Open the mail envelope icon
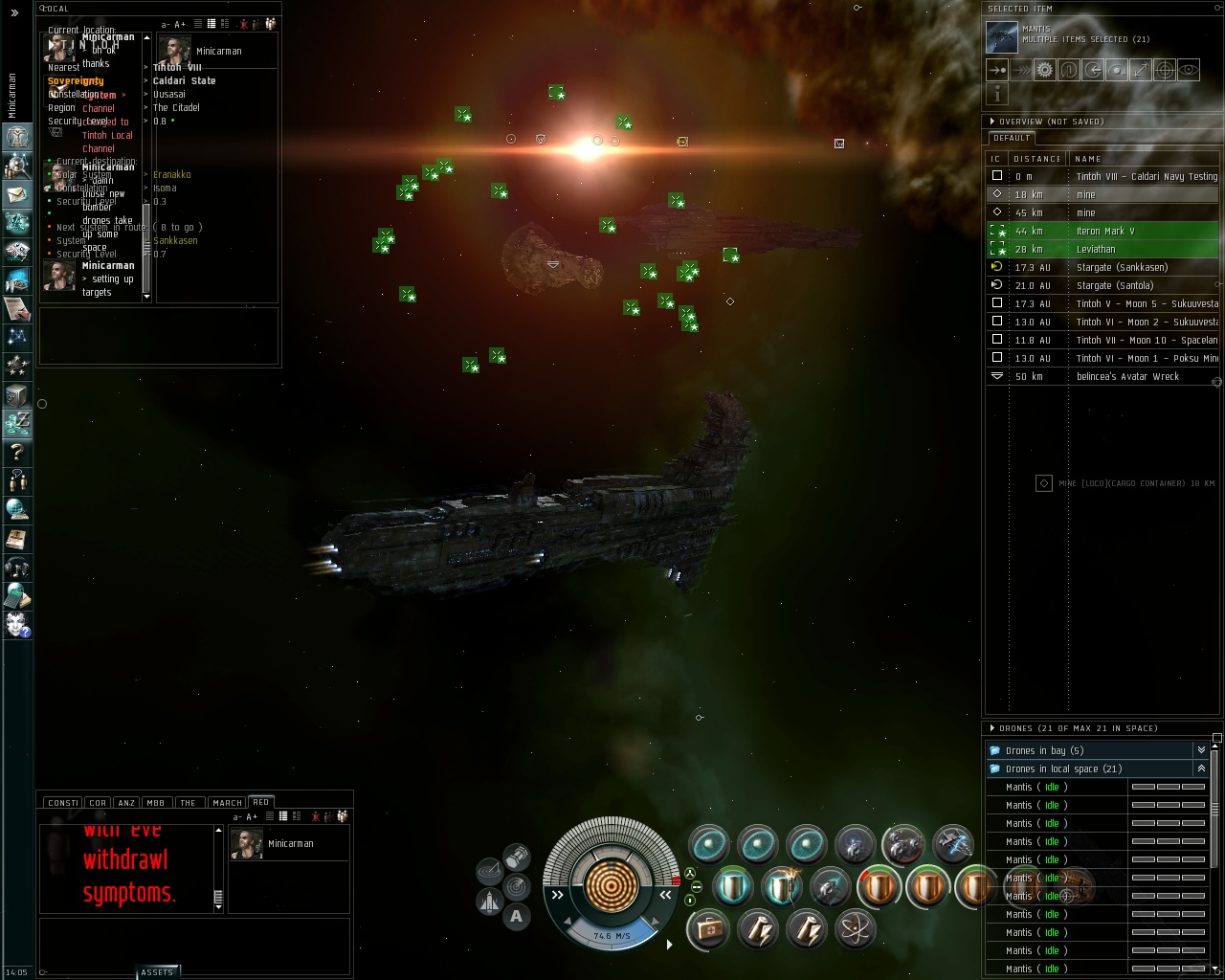The width and height of the screenshot is (1225, 980). click(16, 194)
